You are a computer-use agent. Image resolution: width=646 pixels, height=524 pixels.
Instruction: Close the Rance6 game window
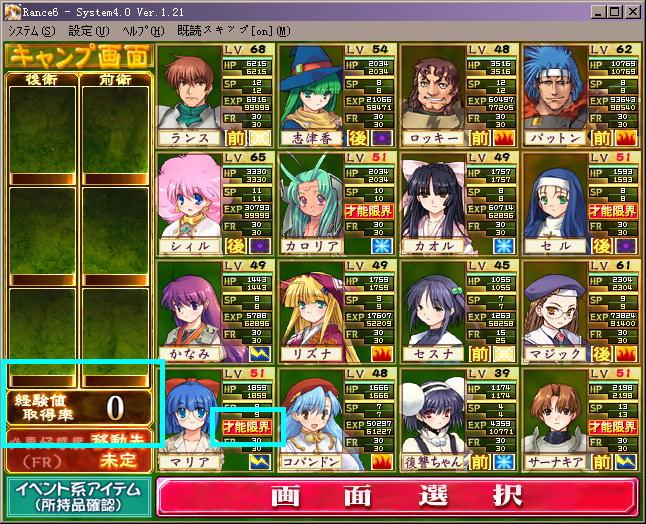click(633, 11)
